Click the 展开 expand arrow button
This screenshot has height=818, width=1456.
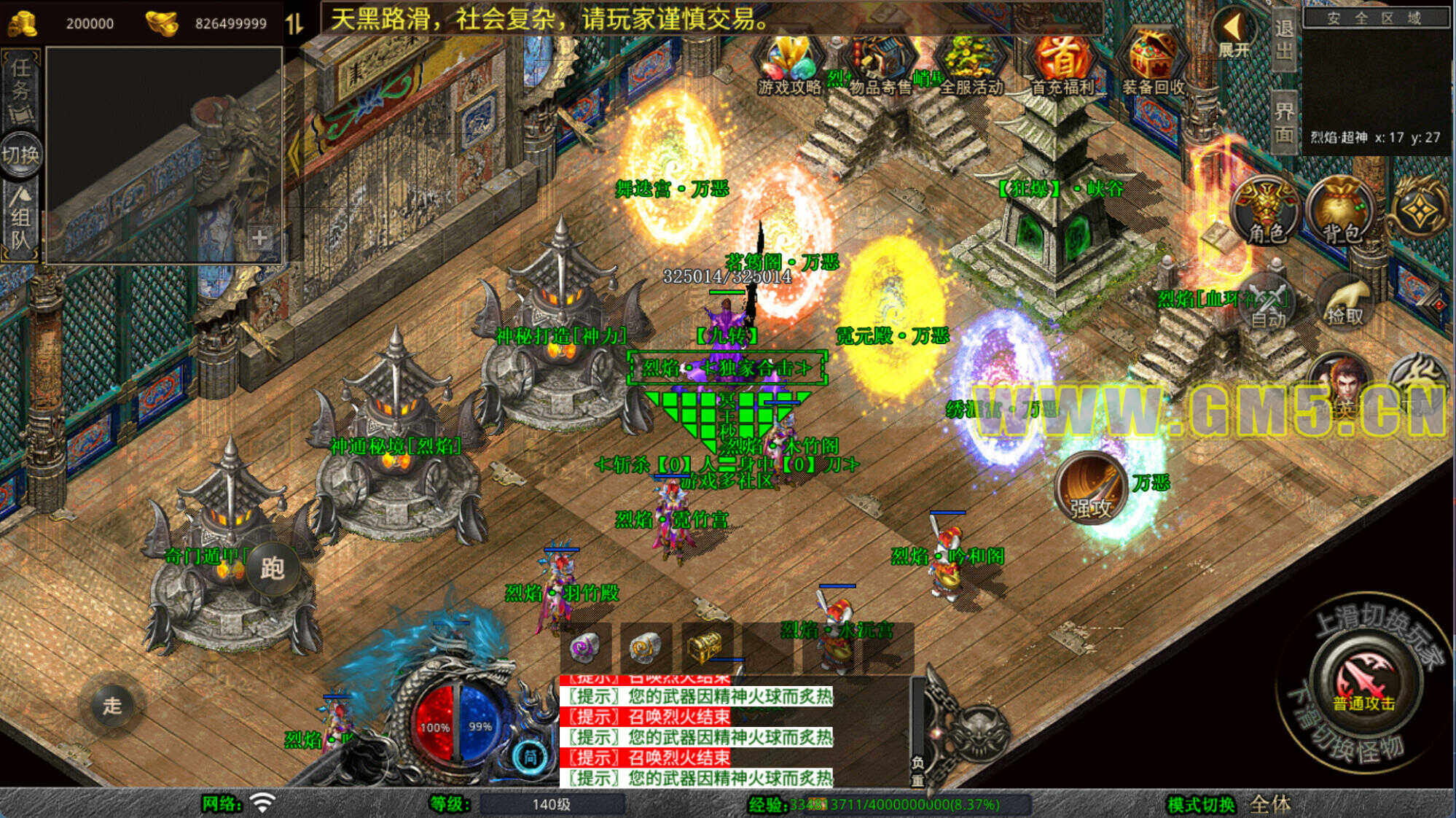tap(1234, 33)
